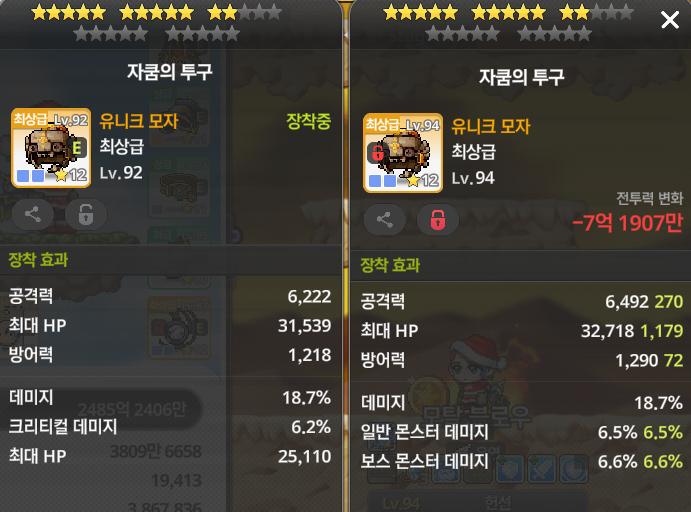Viewport: 691px width, 512px height.
Task: Toggle the red lock on Lv.94 helmet
Action: click(x=437, y=220)
